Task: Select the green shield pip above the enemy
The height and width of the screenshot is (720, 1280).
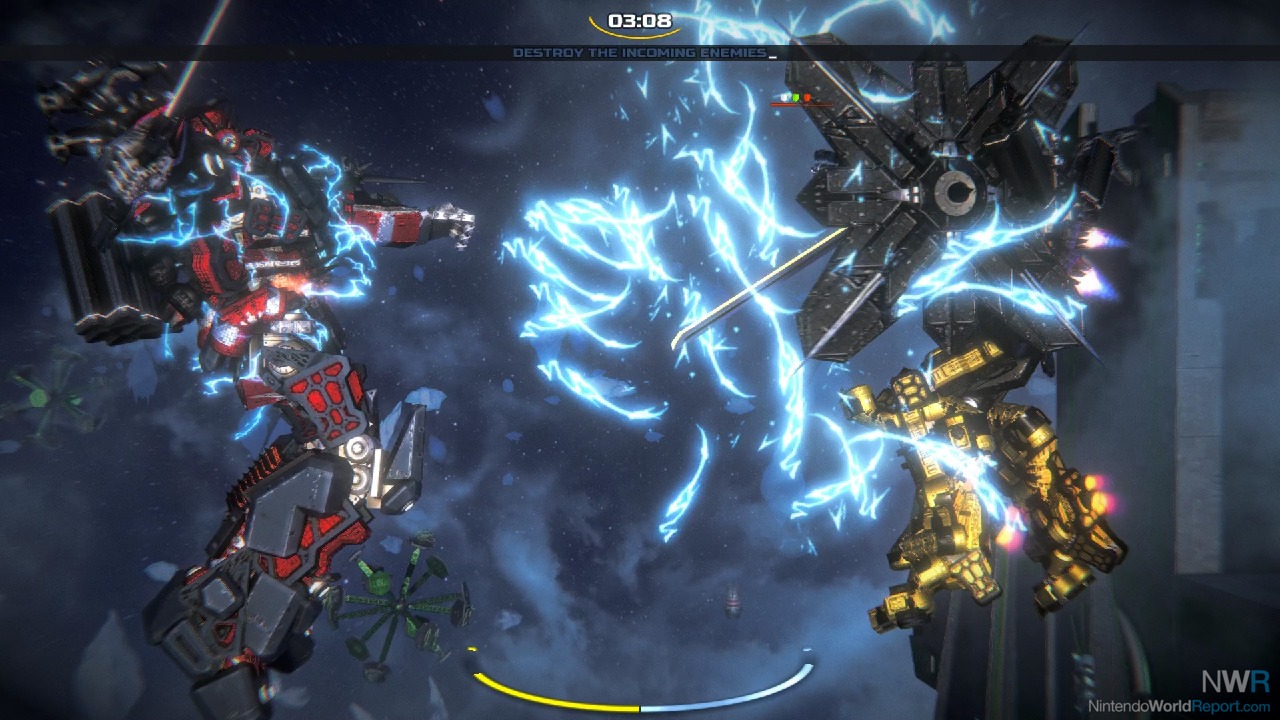Action: point(796,97)
